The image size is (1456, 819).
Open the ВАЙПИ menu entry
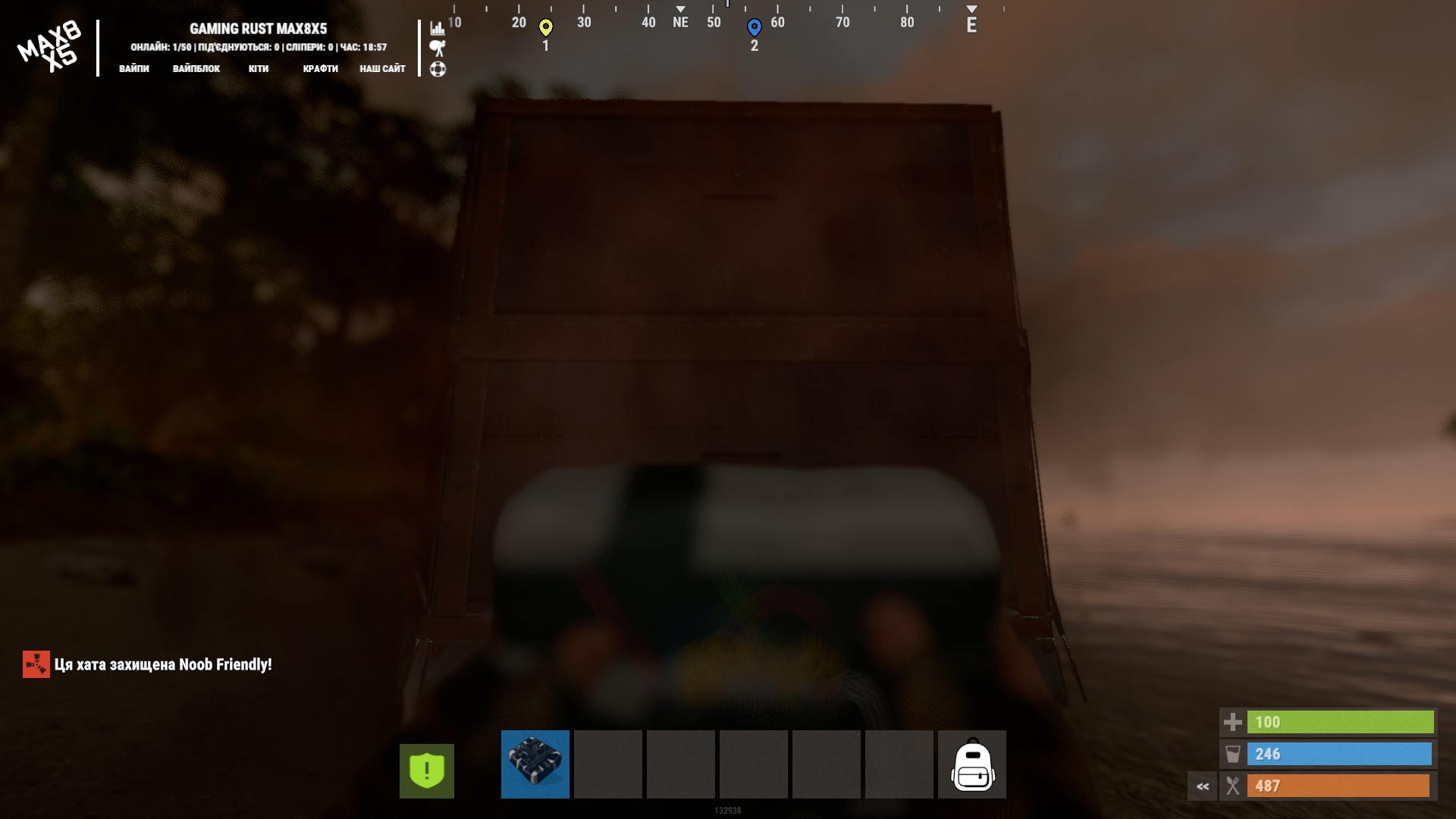134,68
